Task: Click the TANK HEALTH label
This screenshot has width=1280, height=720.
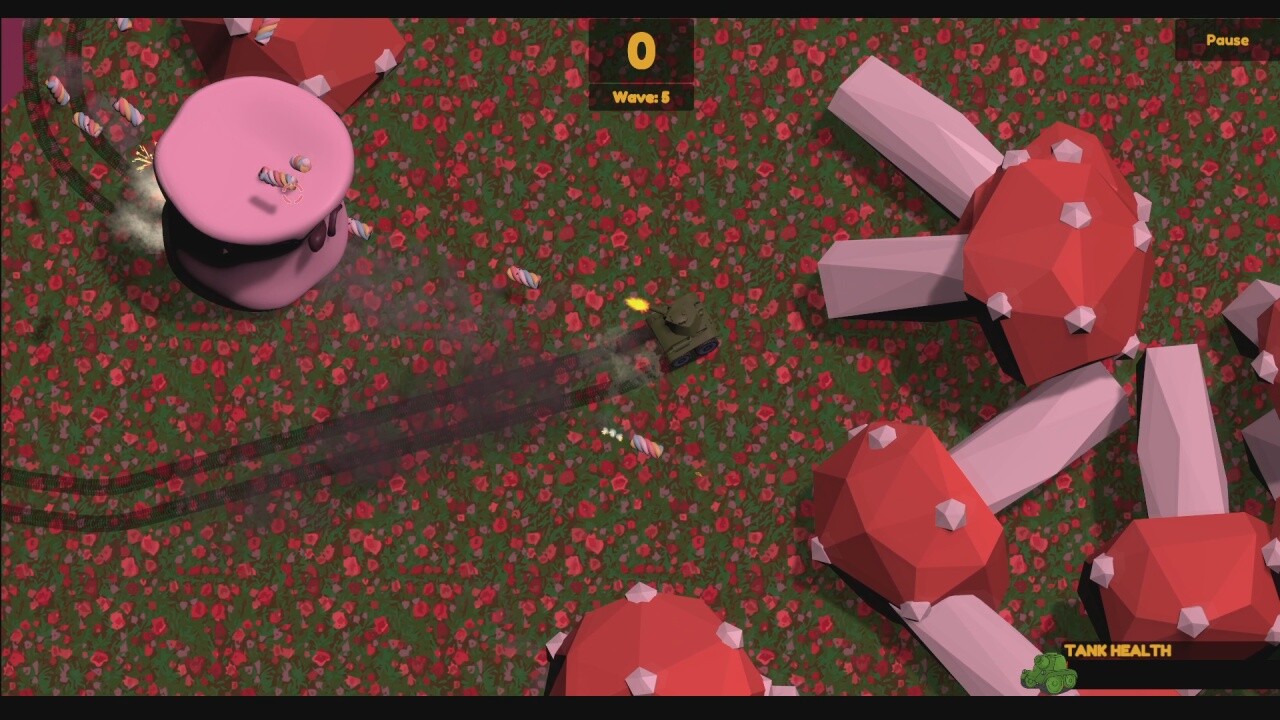Action: click(1120, 651)
